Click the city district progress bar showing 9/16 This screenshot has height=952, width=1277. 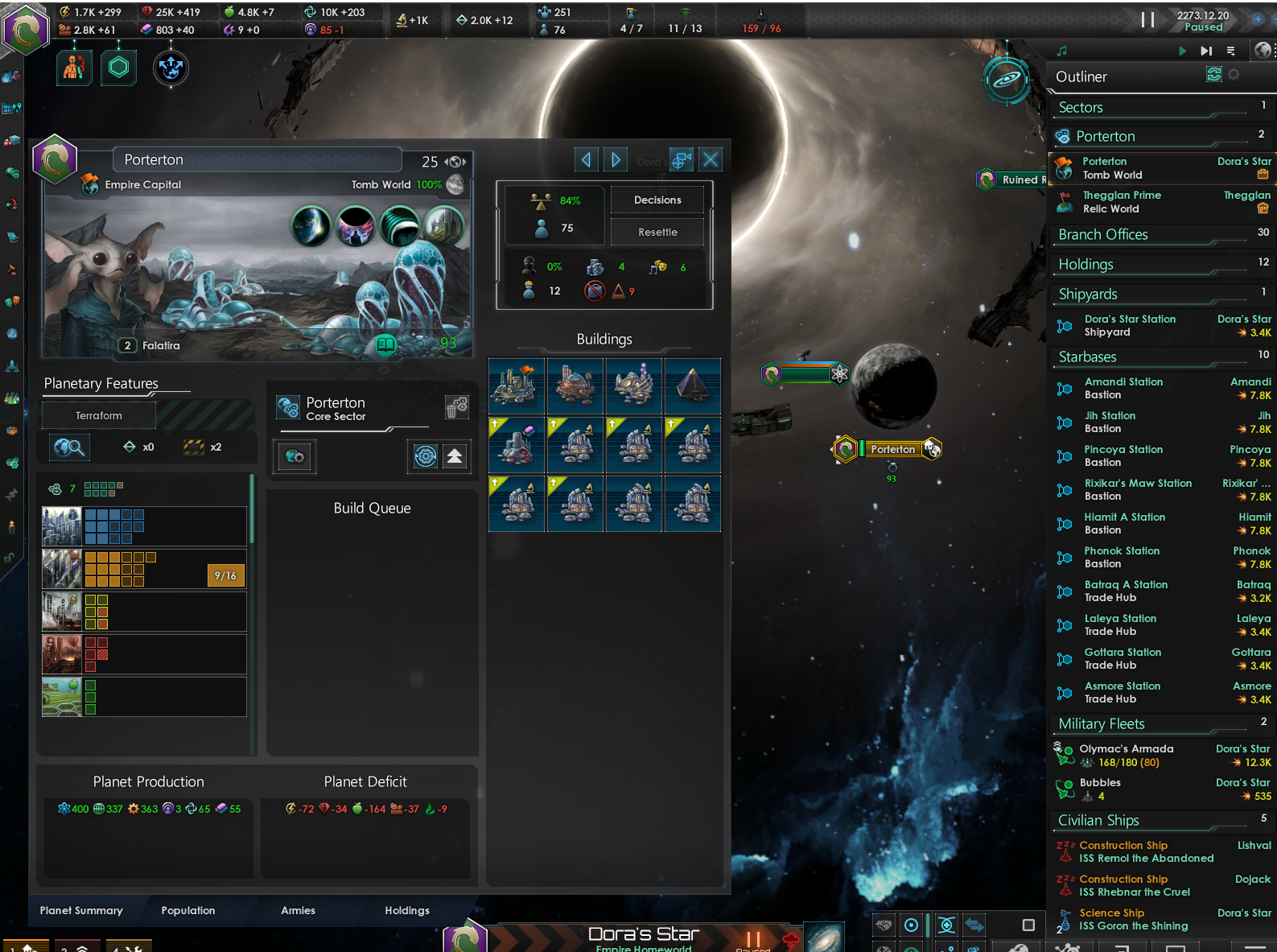pos(225,575)
